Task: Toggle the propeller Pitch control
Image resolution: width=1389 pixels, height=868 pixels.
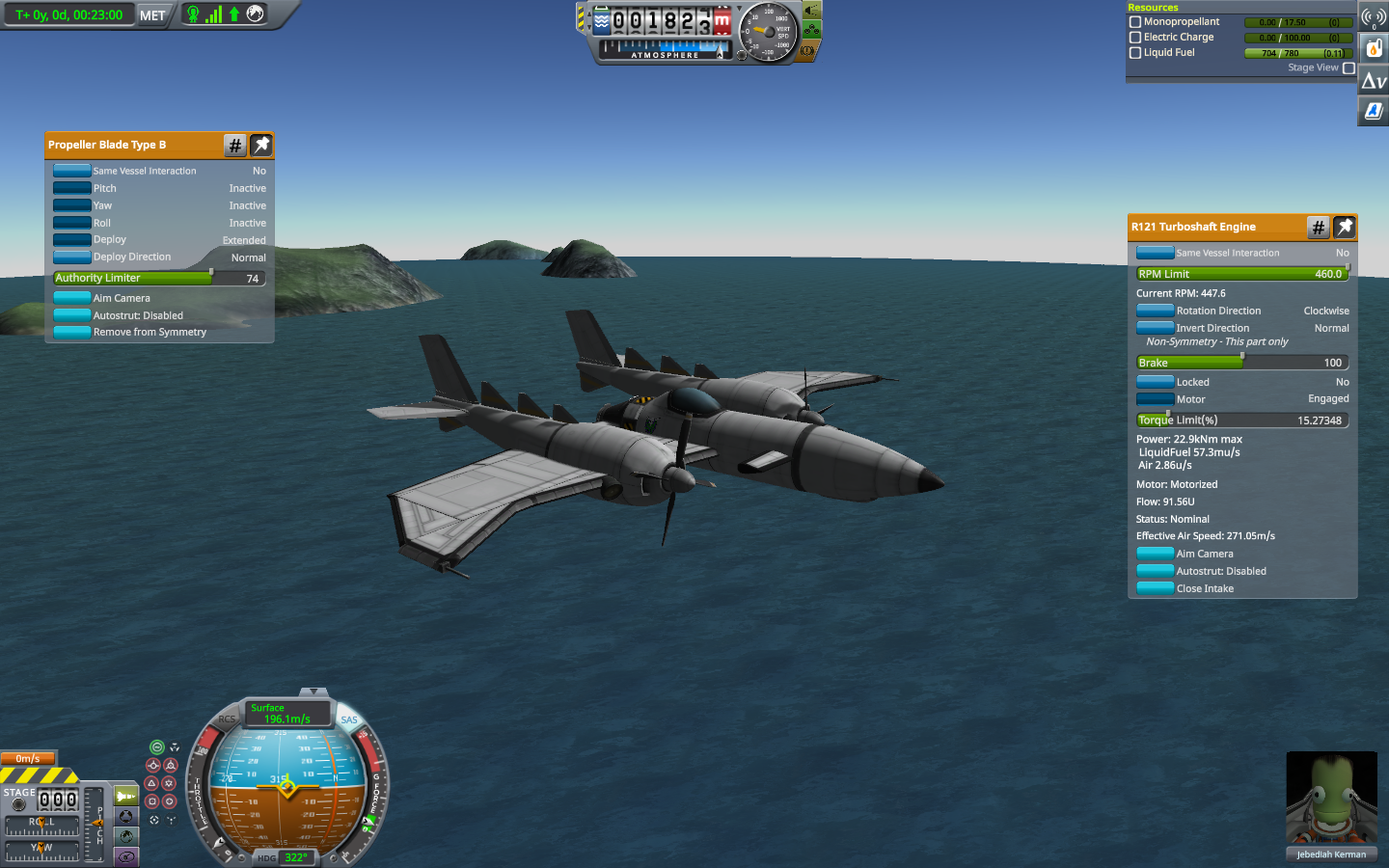Action: pos(72,188)
